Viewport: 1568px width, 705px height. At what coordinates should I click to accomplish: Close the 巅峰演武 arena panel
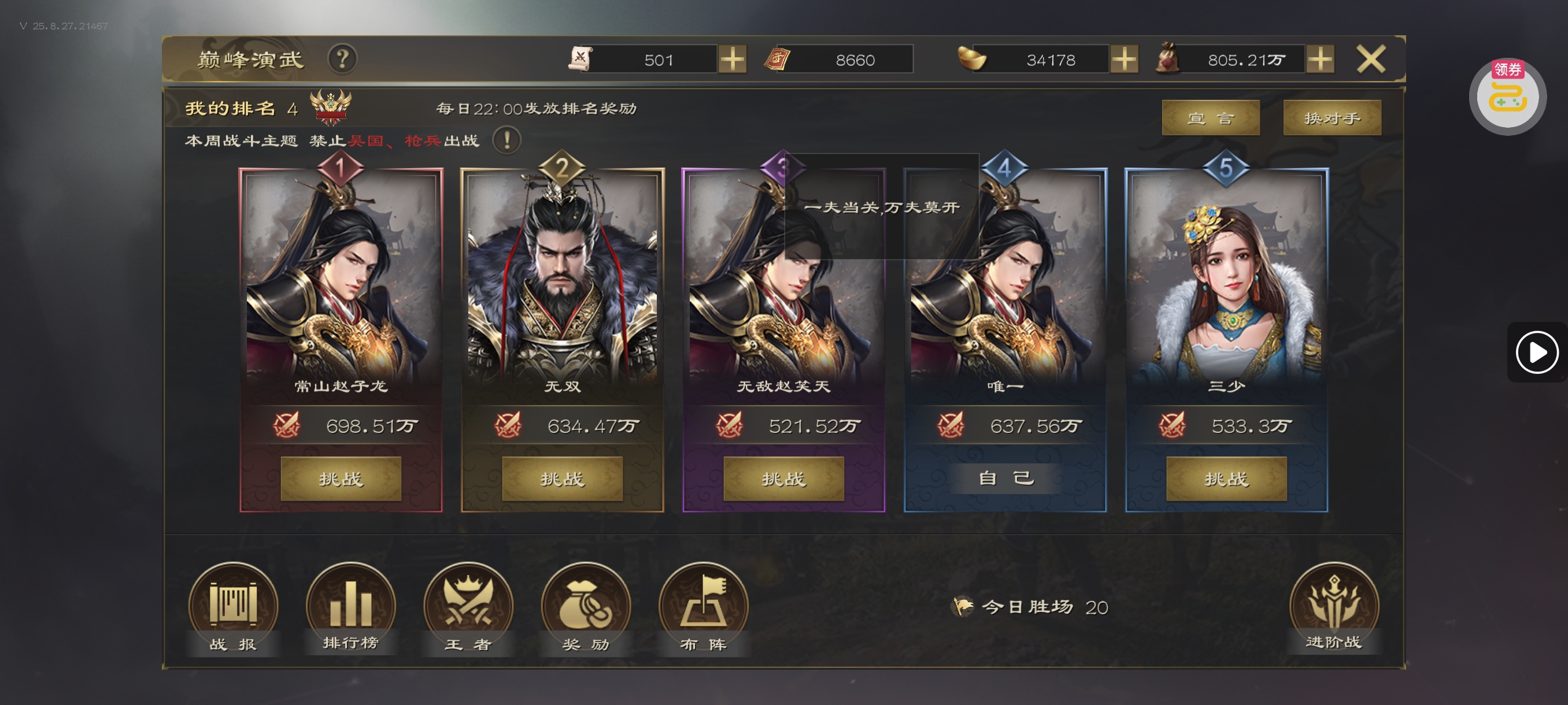coord(1370,60)
